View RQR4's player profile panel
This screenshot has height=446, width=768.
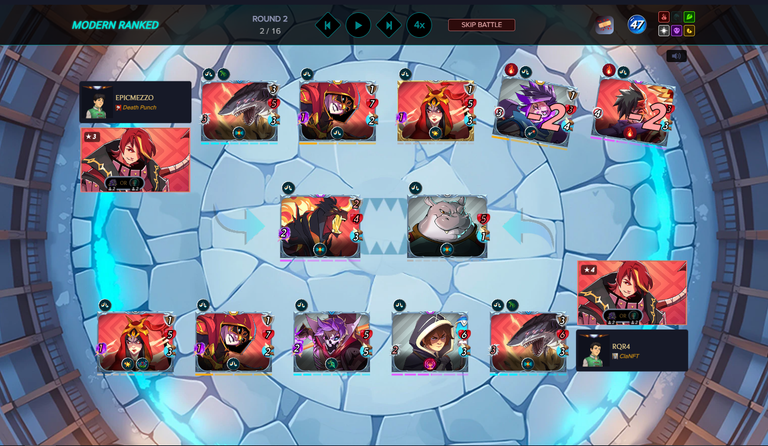[x=632, y=350]
